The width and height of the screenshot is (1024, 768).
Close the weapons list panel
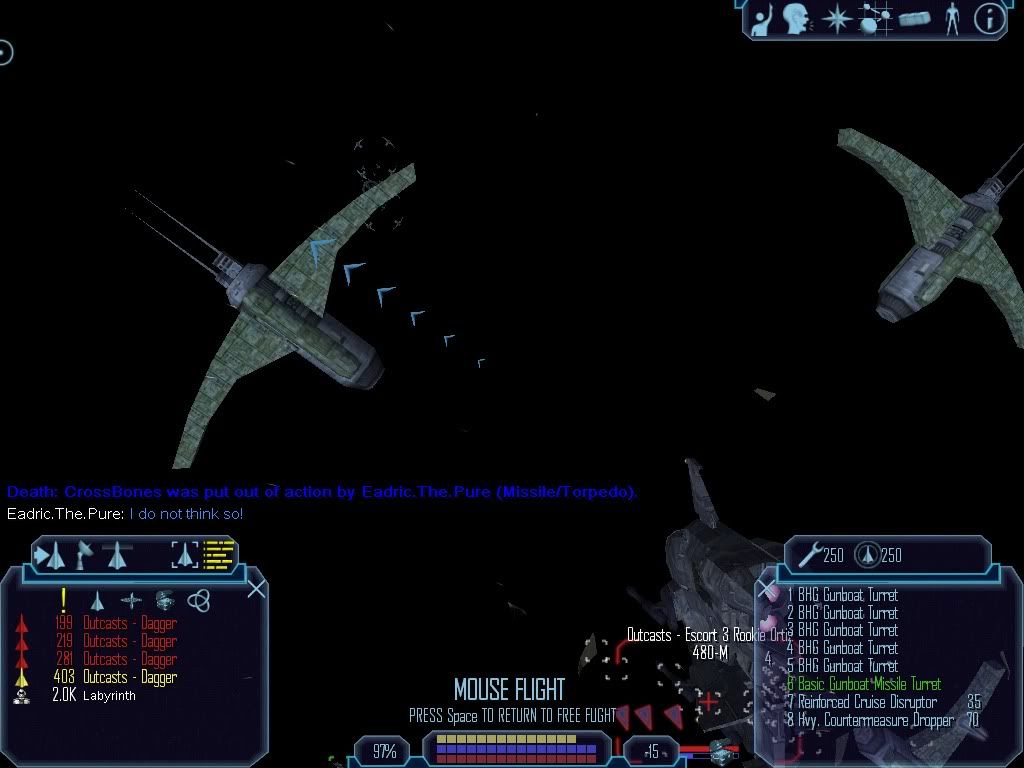(x=767, y=588)
